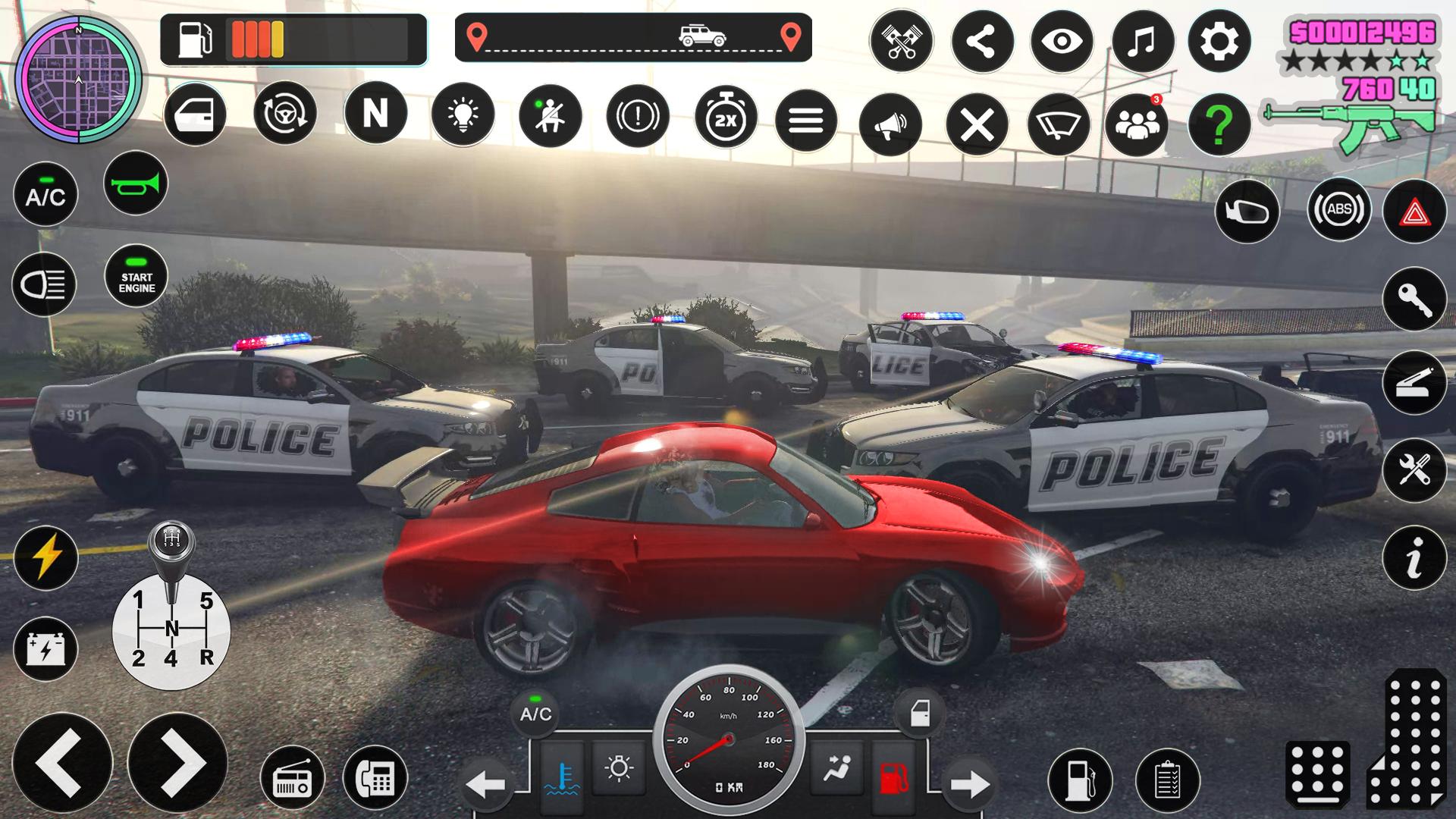Open the green question mark help
1456x819 pixels.
pyautogui.click(x=1219, y=124)
